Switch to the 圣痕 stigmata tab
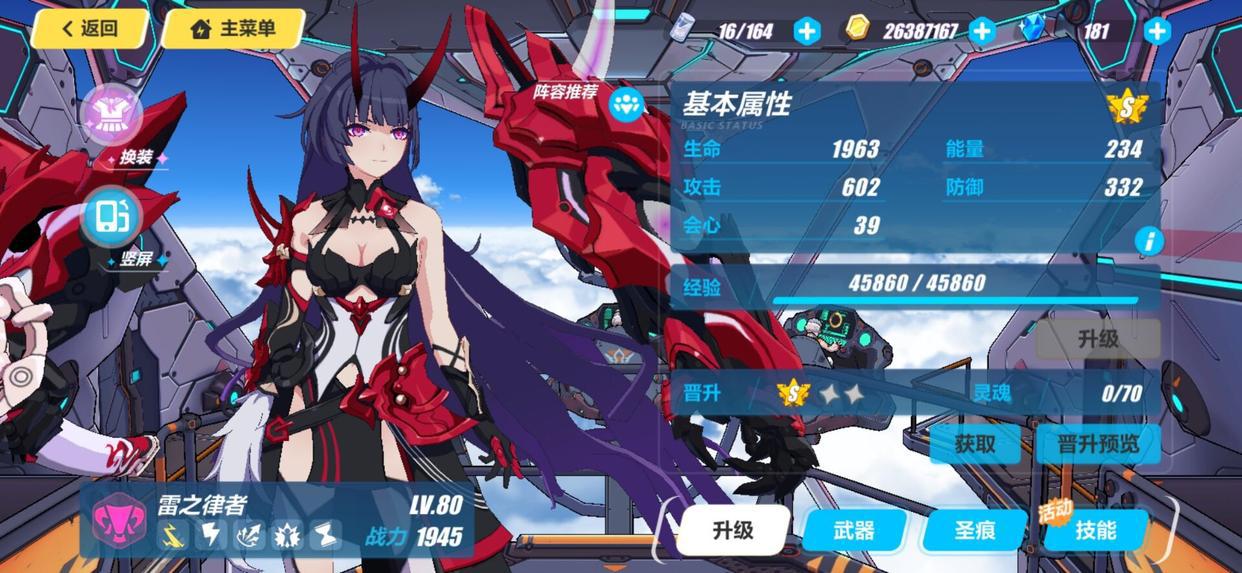The height and width of the screenshot is (573, 1242). 974,530
